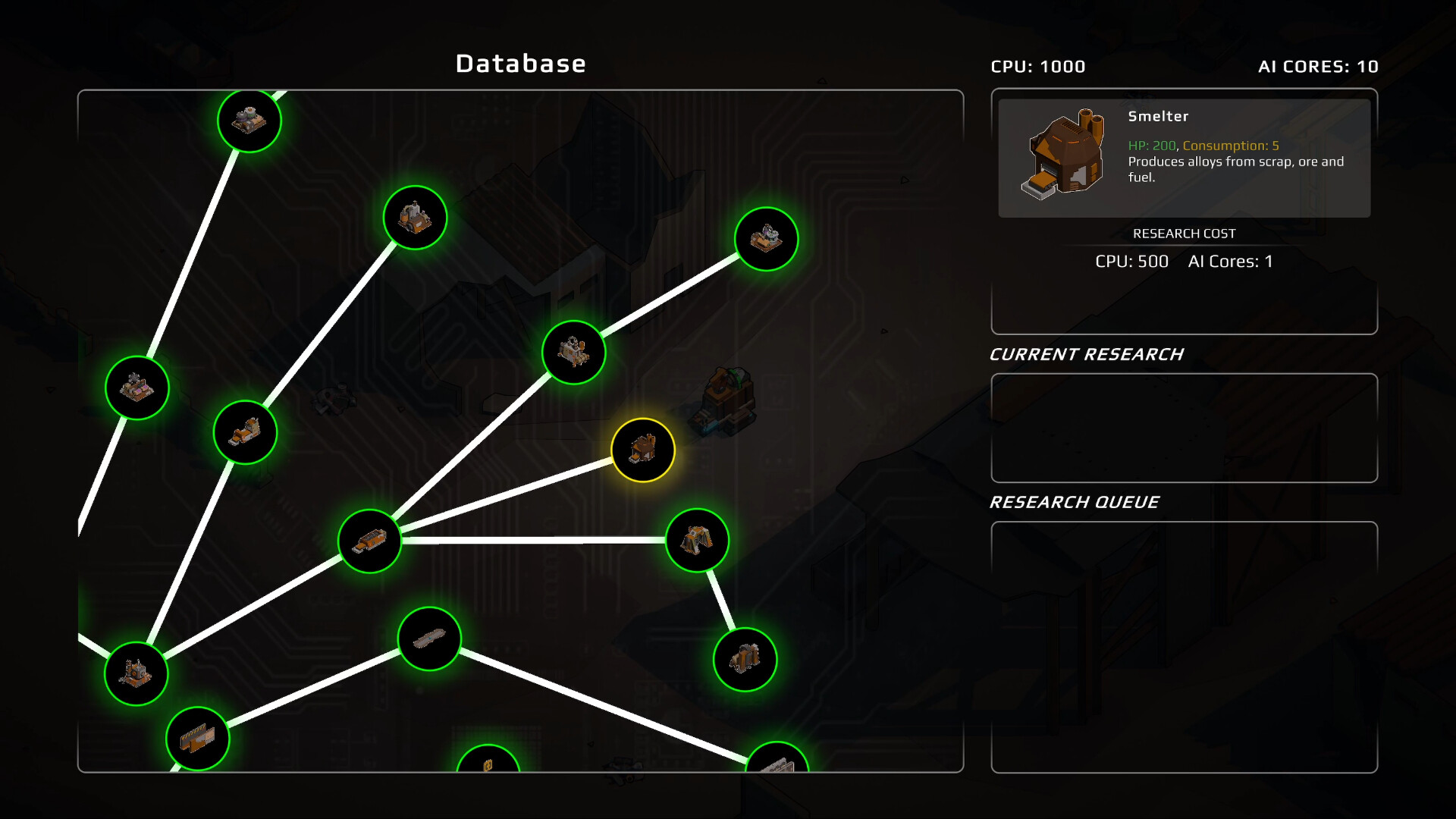Select the yellow-highlighted Smelter node

click(x=642, y=450)
